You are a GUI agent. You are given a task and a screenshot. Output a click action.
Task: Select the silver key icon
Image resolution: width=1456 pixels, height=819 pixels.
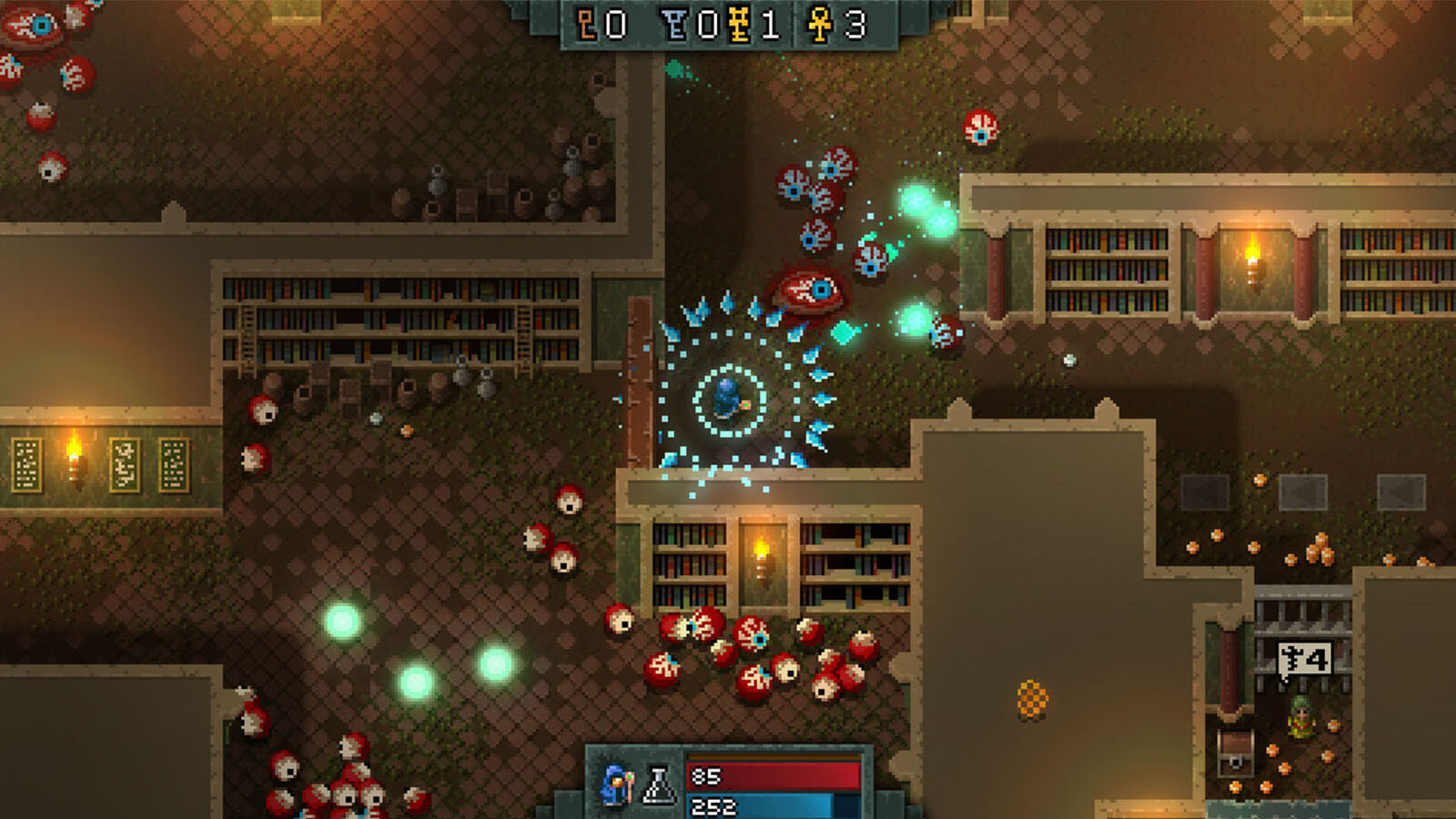tap(675, 25)
